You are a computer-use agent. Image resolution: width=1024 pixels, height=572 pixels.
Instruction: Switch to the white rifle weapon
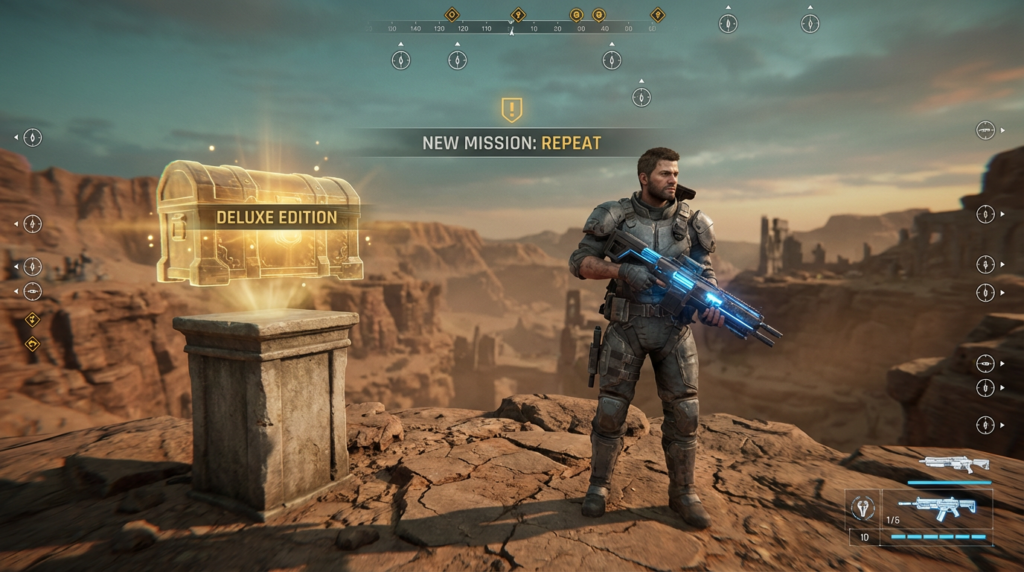click(953, 465)
